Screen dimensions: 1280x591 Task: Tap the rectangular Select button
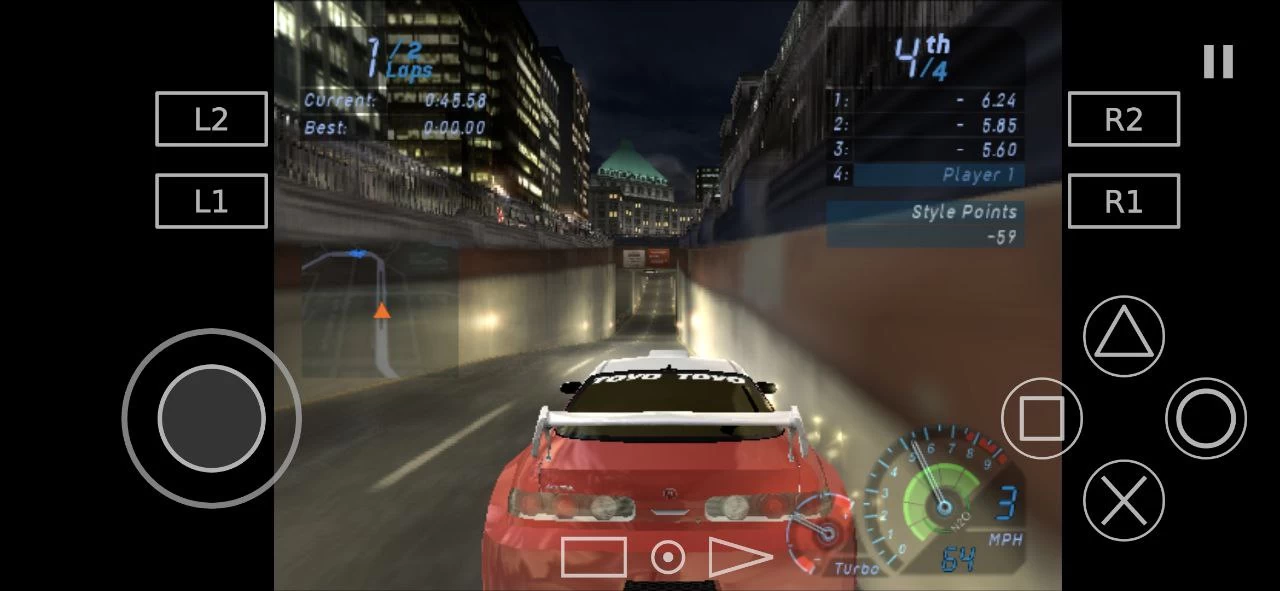(593, 557)
